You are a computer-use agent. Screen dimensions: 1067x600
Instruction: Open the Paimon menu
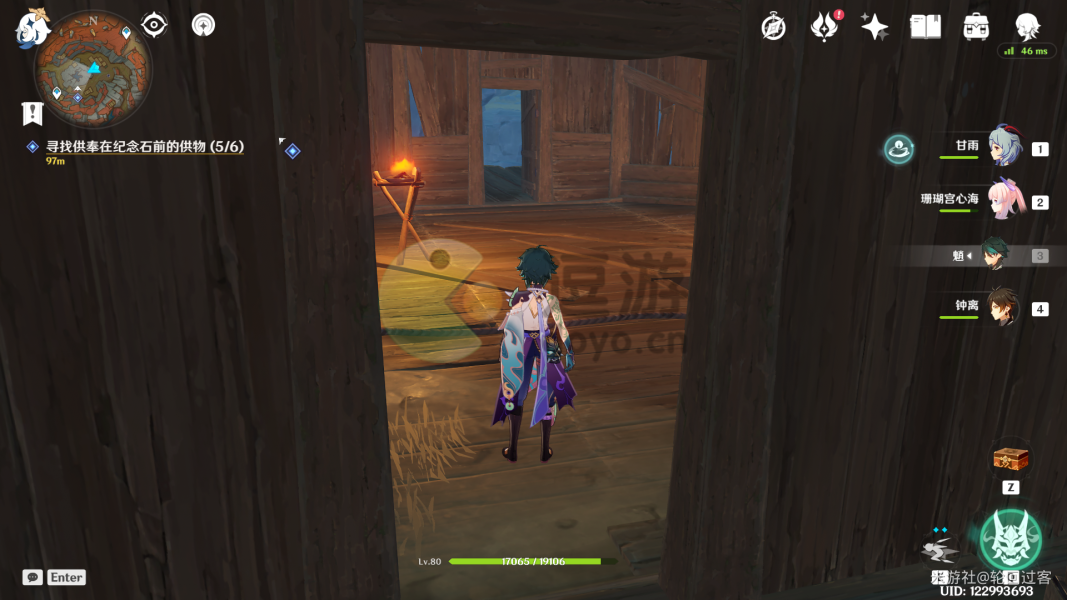click(x=31, y=27)
